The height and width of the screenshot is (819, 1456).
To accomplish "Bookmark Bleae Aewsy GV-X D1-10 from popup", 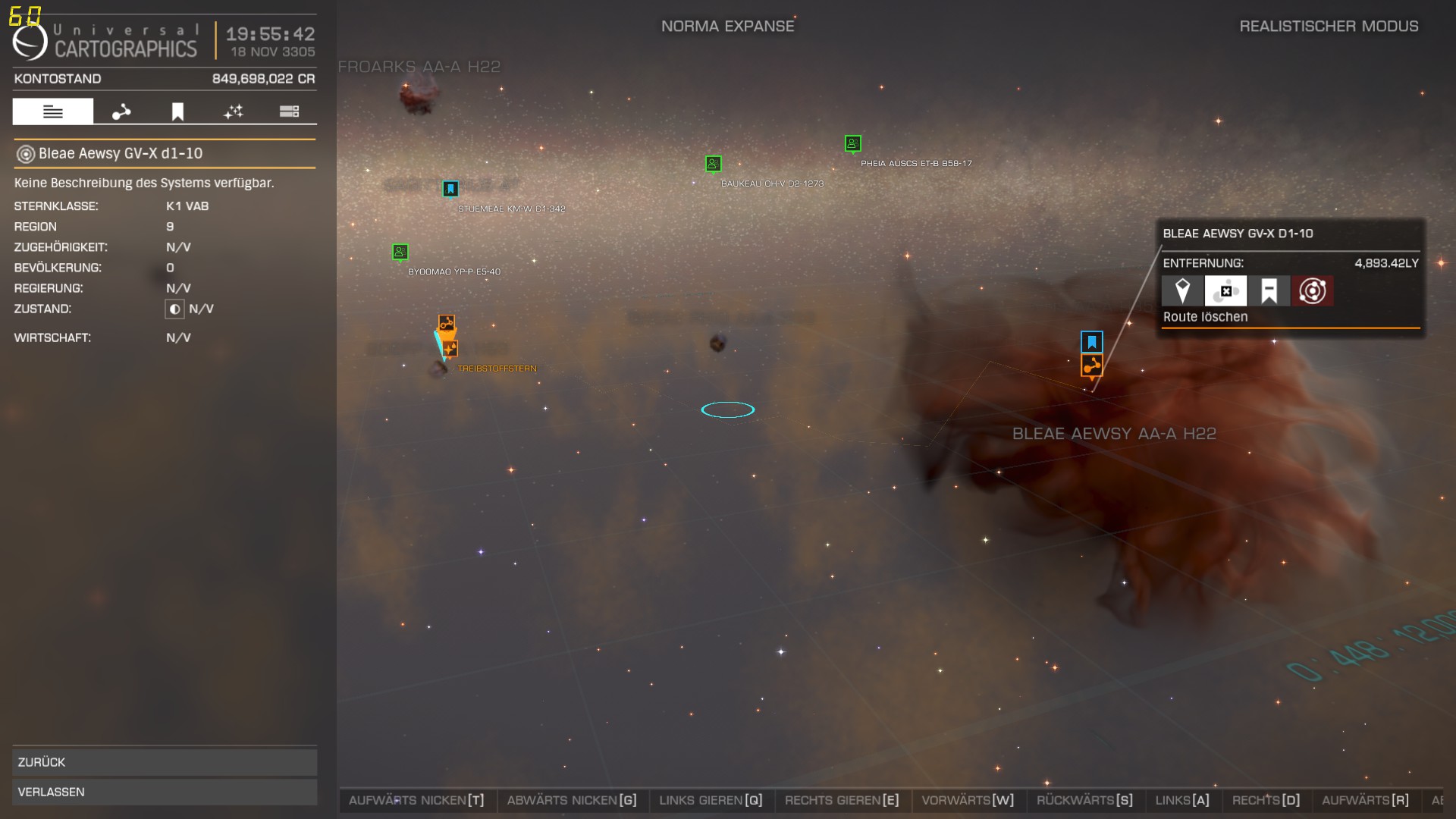I will click(x=1269, y=291).
